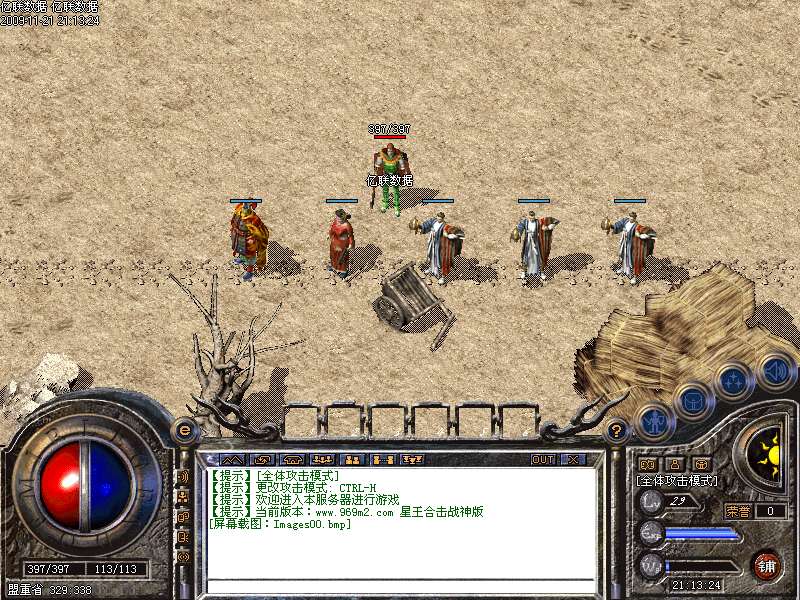Screen dimensions: 800x600
Task: Click the single person icon above attack mode
Action: point(674,464)
